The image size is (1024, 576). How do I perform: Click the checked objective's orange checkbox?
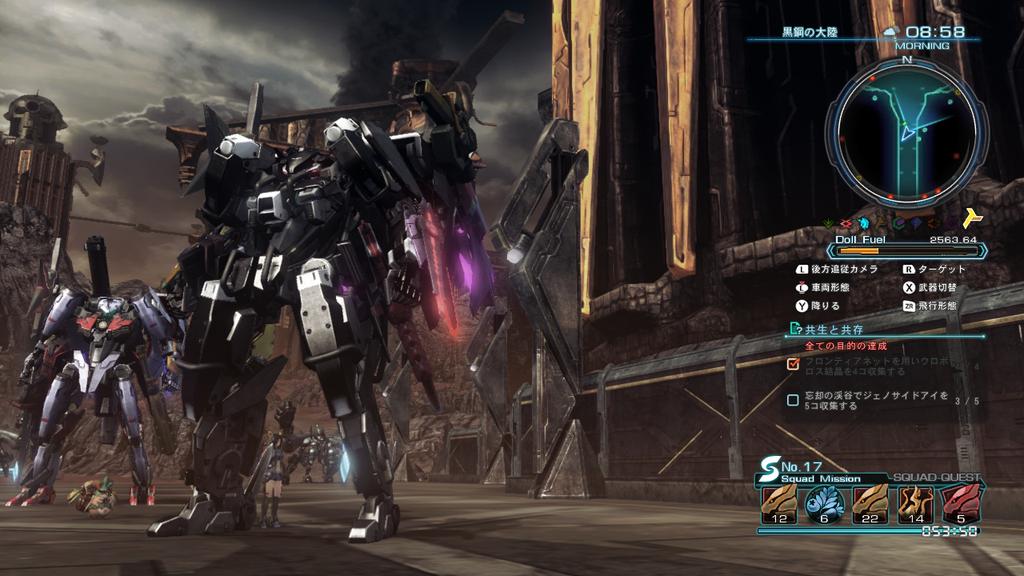[793, 363]
